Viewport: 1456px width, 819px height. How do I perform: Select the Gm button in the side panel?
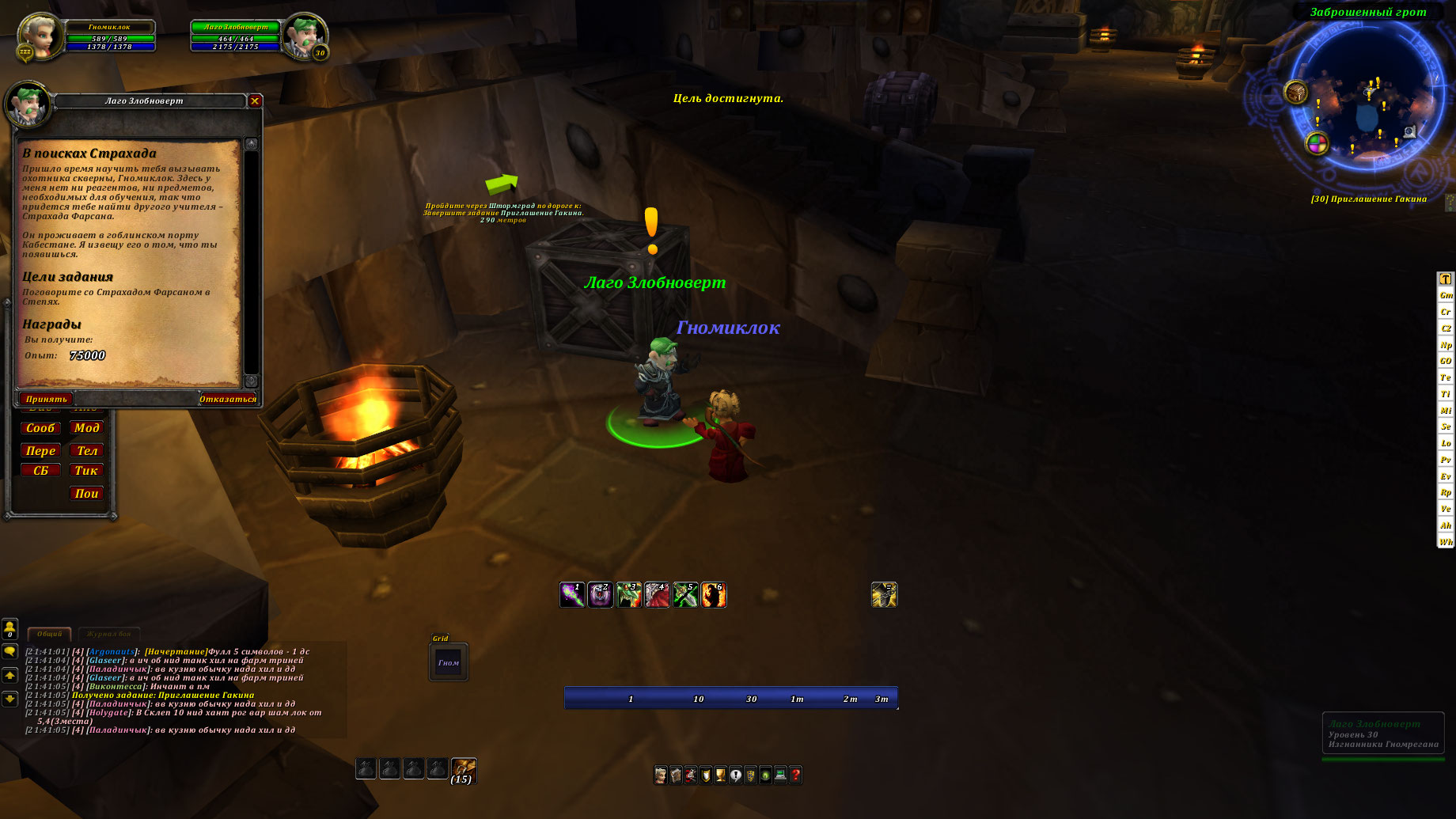click(x=1446, y=295)
